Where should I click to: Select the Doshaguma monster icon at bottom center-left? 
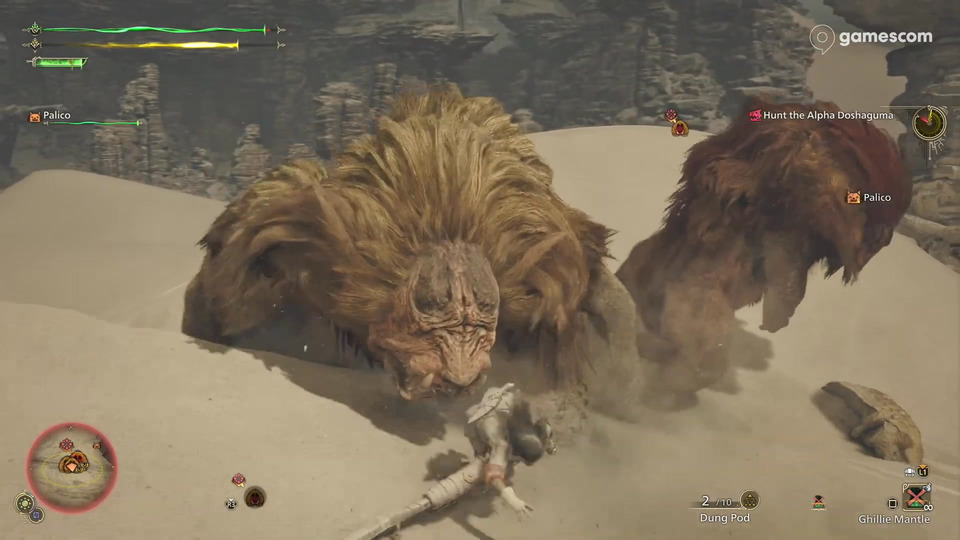tap(255, 496)
